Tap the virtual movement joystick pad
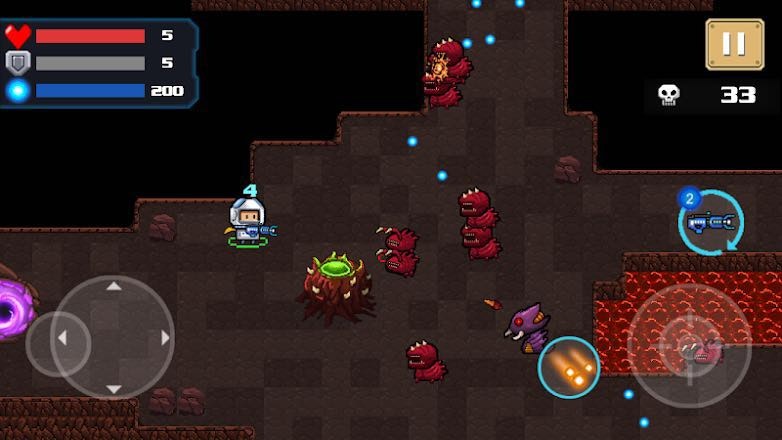This screenshot has width=782, height=440. [112, 338]
